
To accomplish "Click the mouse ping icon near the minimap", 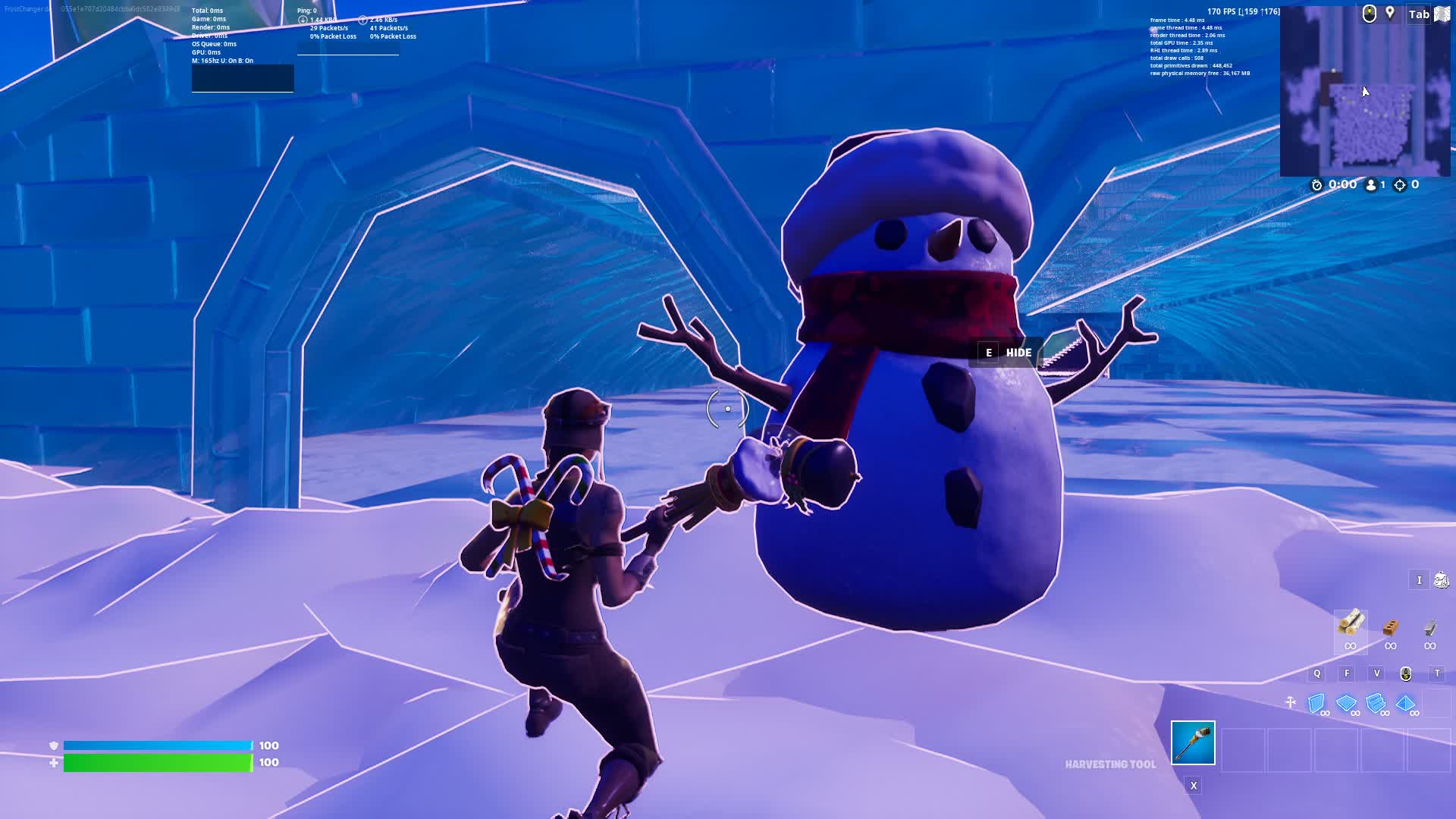I will [x=1370, y=13].
